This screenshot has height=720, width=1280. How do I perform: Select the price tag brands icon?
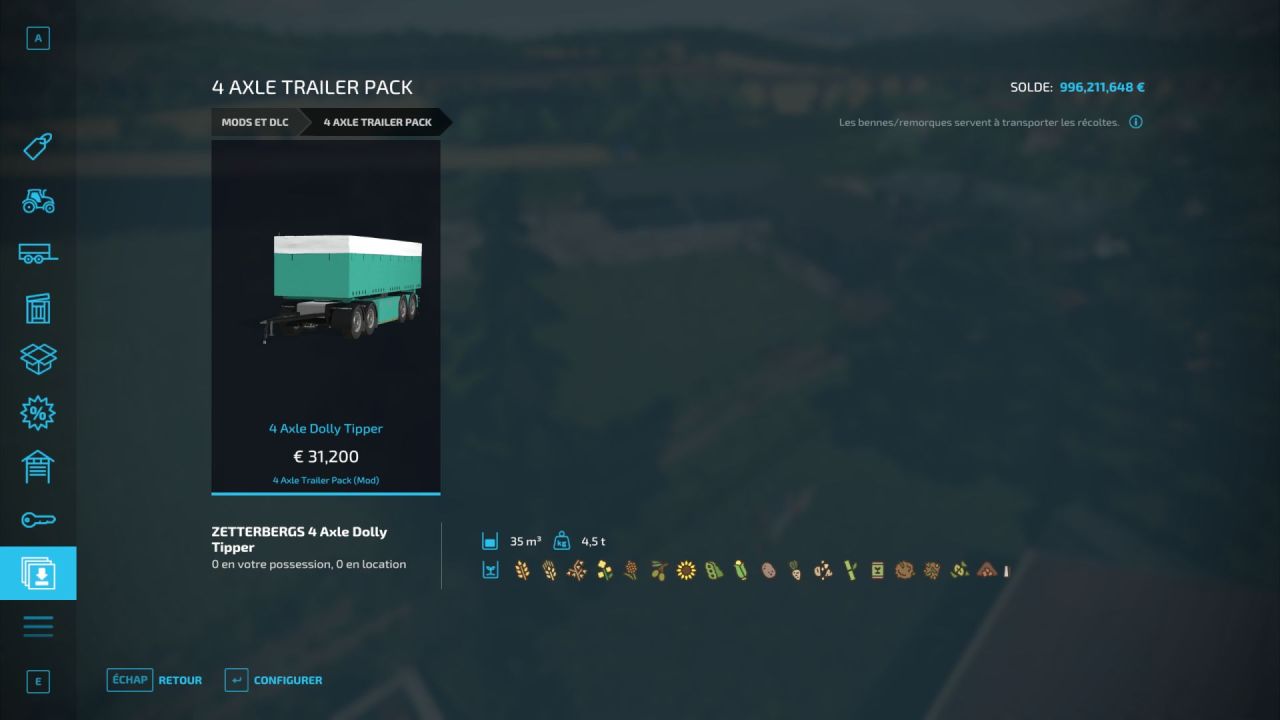[x=37, y=146]
